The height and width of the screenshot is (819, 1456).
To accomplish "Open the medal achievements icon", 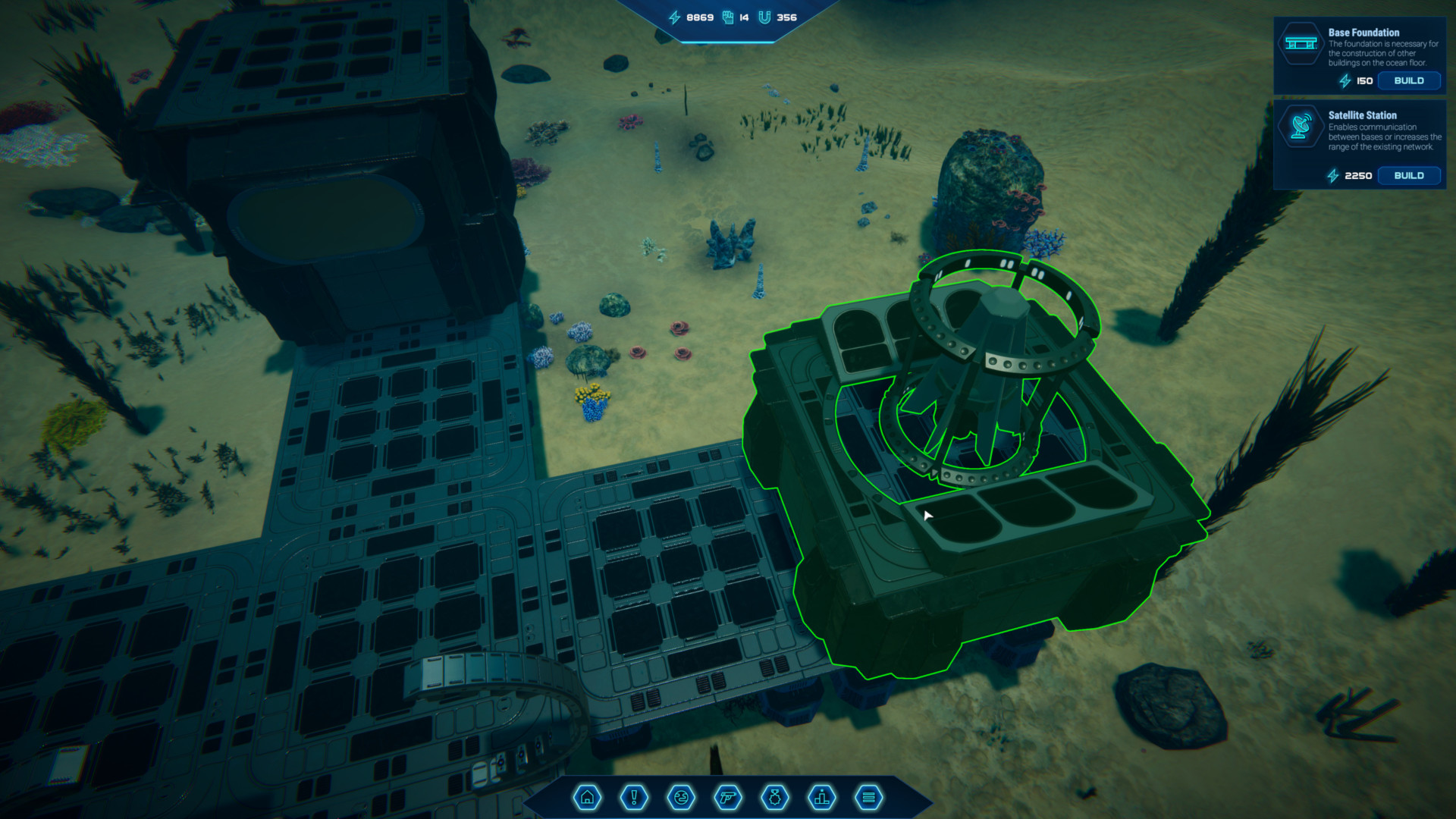I will 775,798.
